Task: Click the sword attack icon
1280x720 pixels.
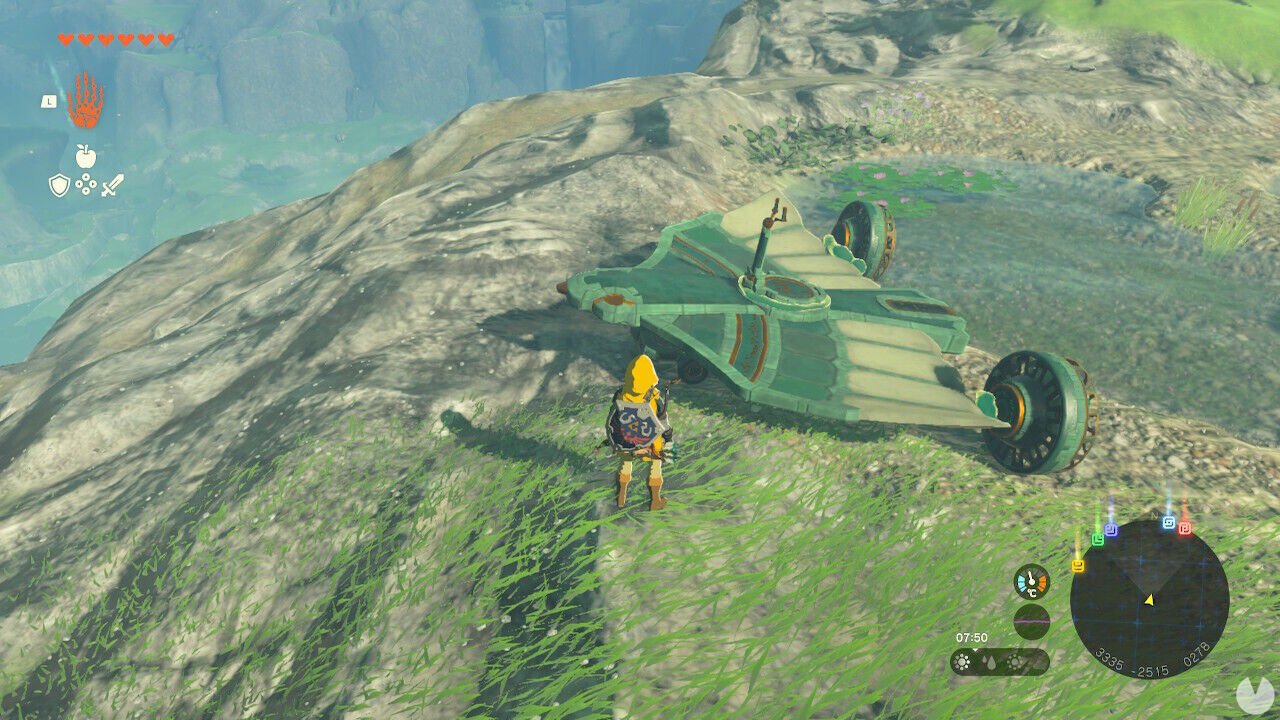Action: (111, 183)
